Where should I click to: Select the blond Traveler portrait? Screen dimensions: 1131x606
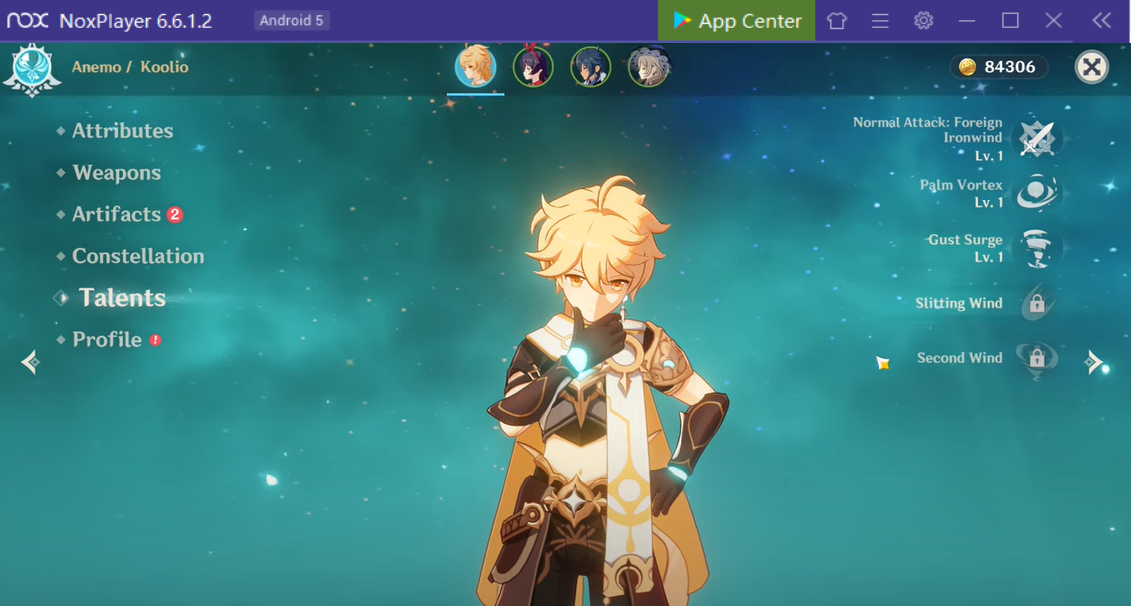475,67
